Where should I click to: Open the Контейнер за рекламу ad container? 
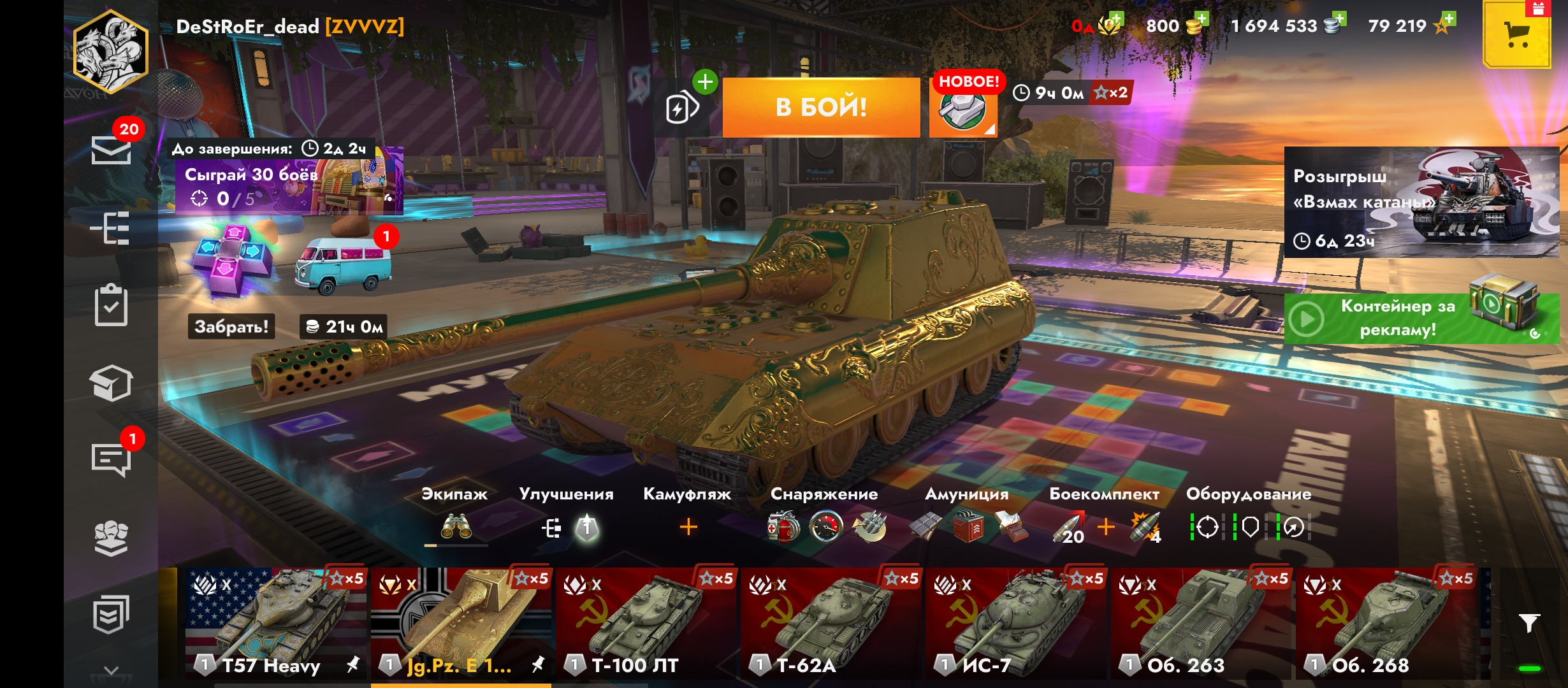pyautogui.click(x=1420, y=318)
